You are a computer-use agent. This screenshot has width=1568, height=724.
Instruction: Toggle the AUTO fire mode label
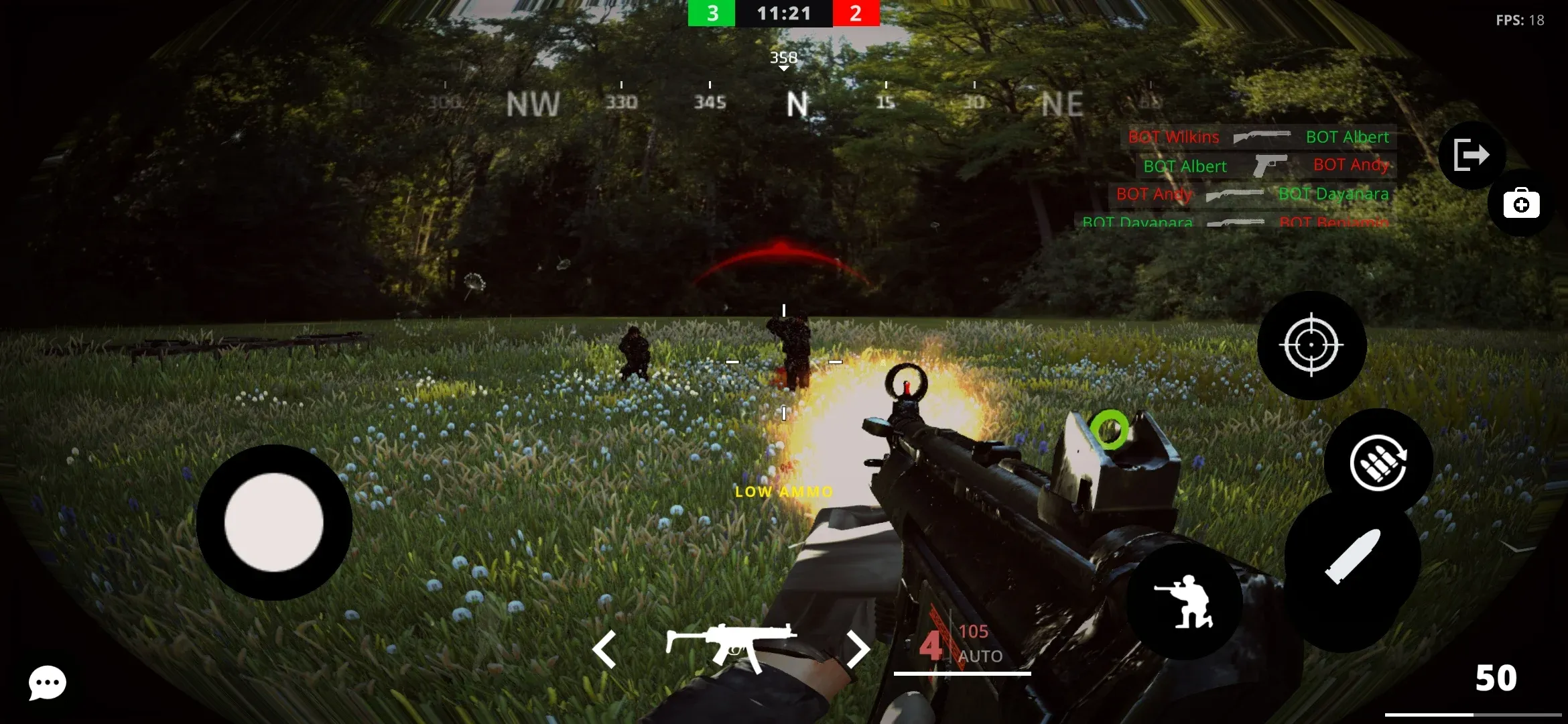tap(980, 656)
